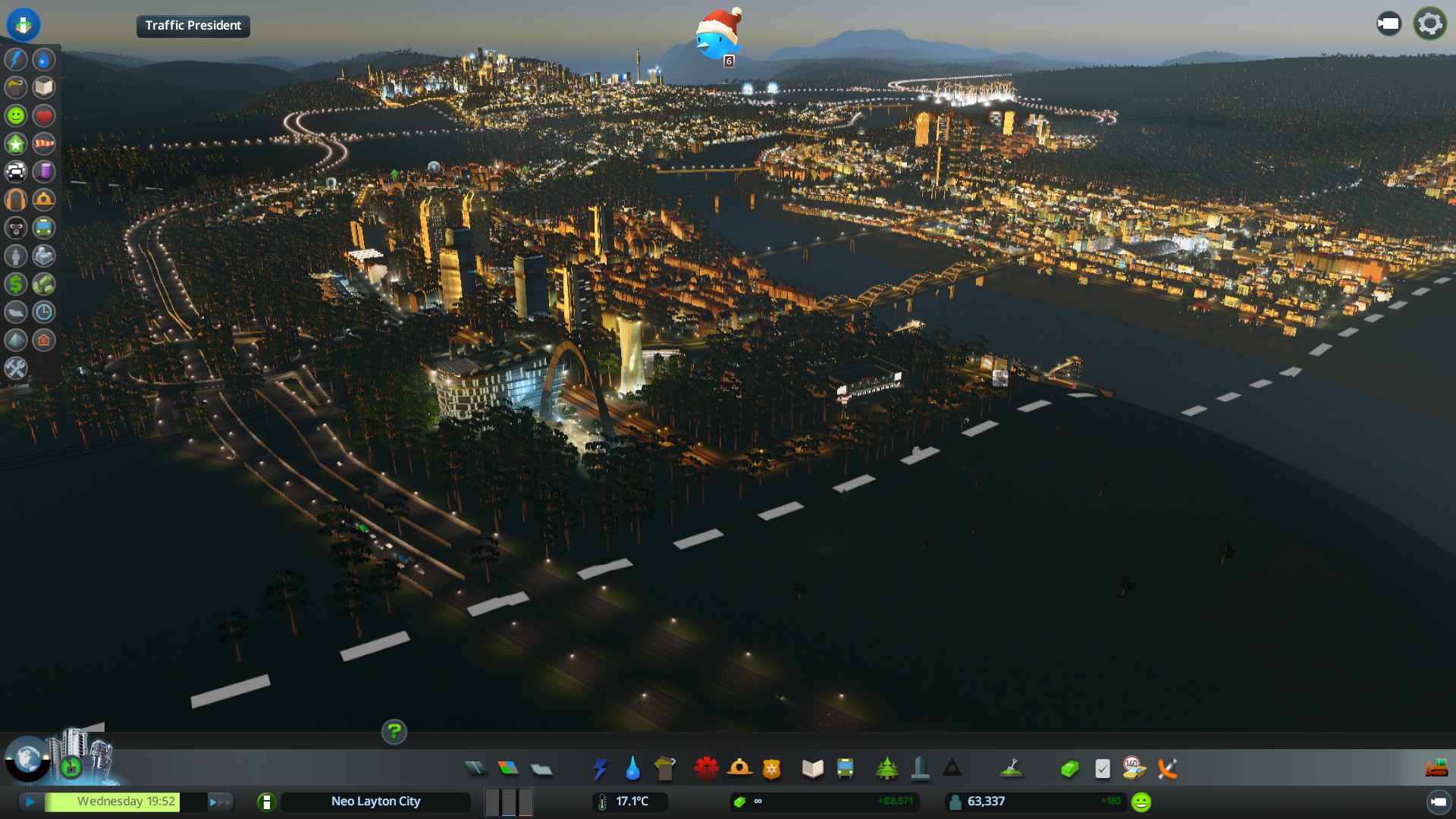The width and height of the screenshot is (1456, 819).
Task: Show the traffic info view
Action: point(16,171)
